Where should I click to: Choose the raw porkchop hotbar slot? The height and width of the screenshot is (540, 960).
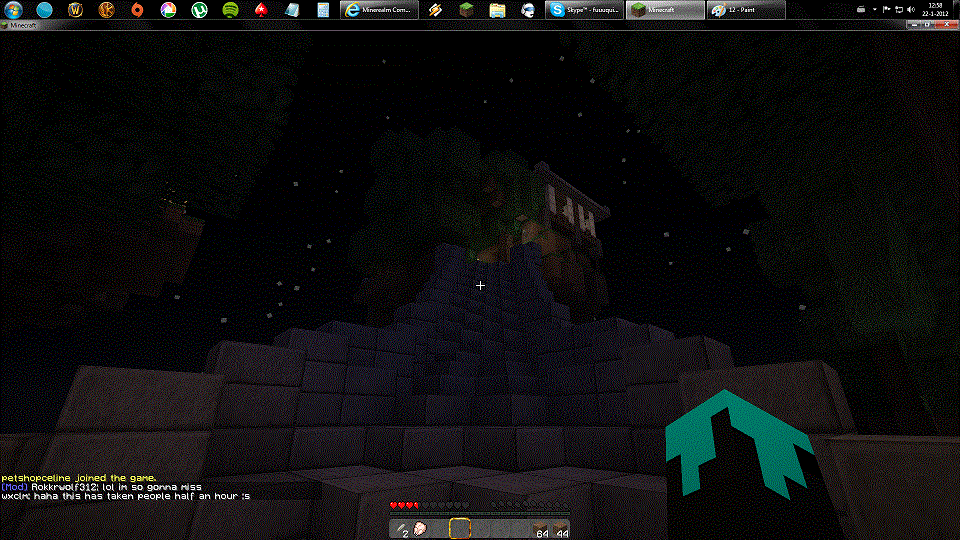tap(419, 528)
